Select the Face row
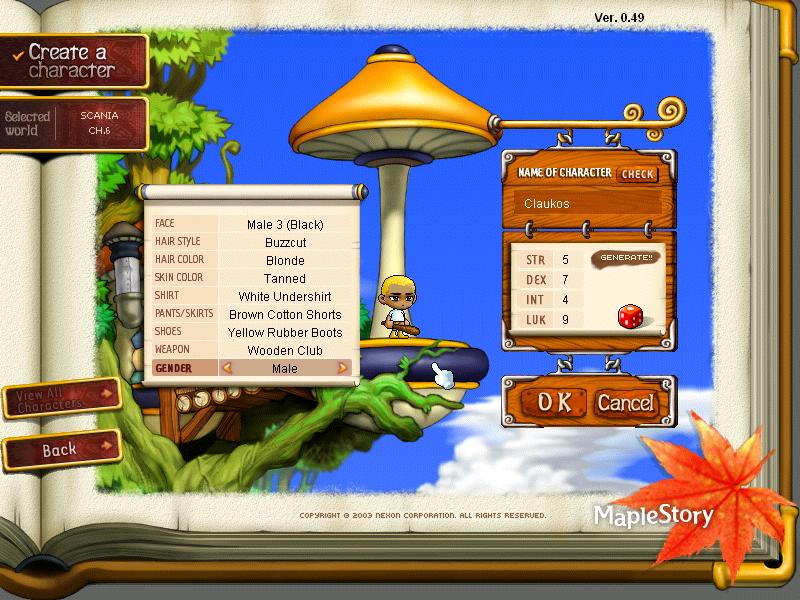 [x=253, y=224]
